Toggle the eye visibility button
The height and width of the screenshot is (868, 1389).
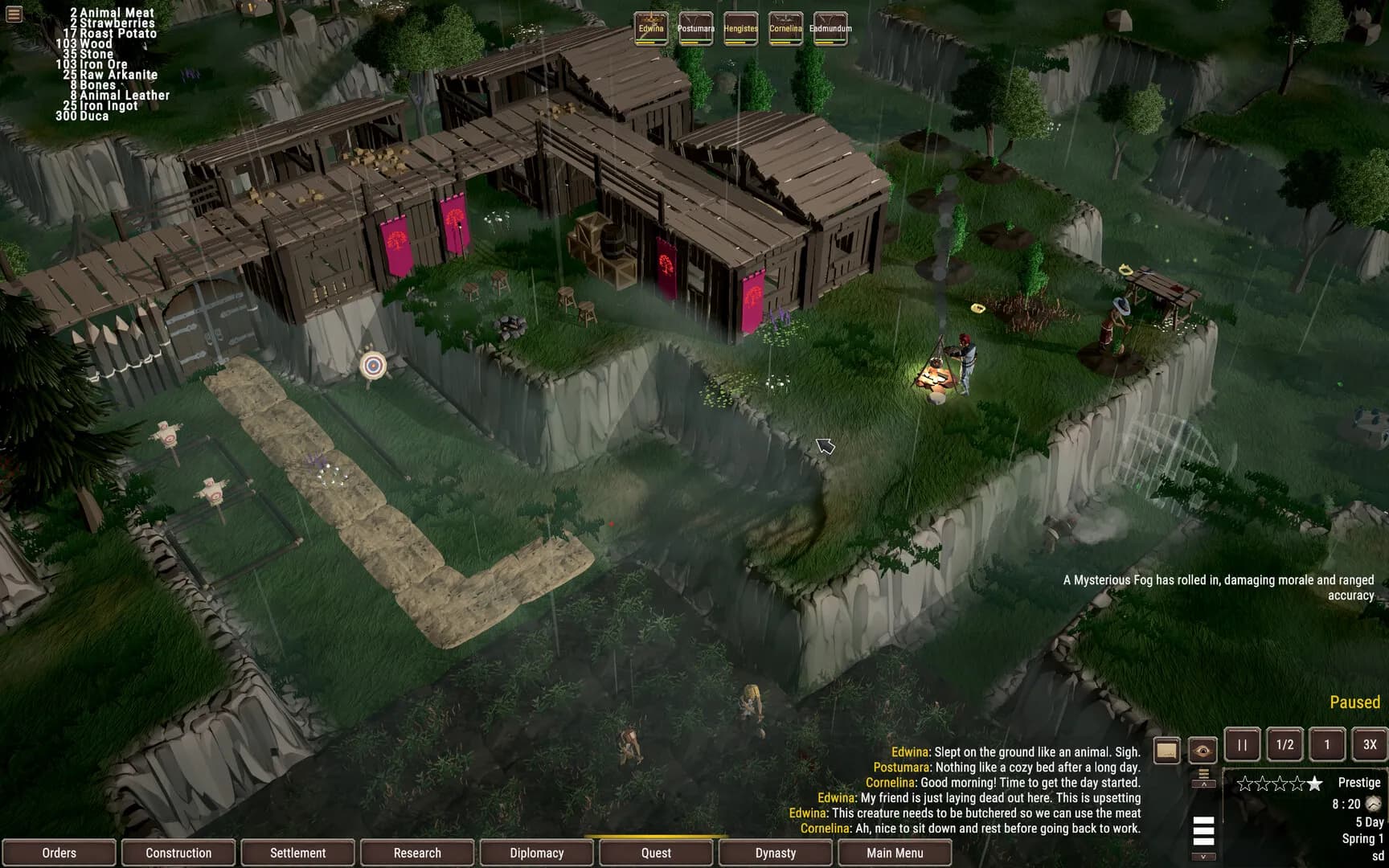pyautogui.click(x=1203, y=751)
